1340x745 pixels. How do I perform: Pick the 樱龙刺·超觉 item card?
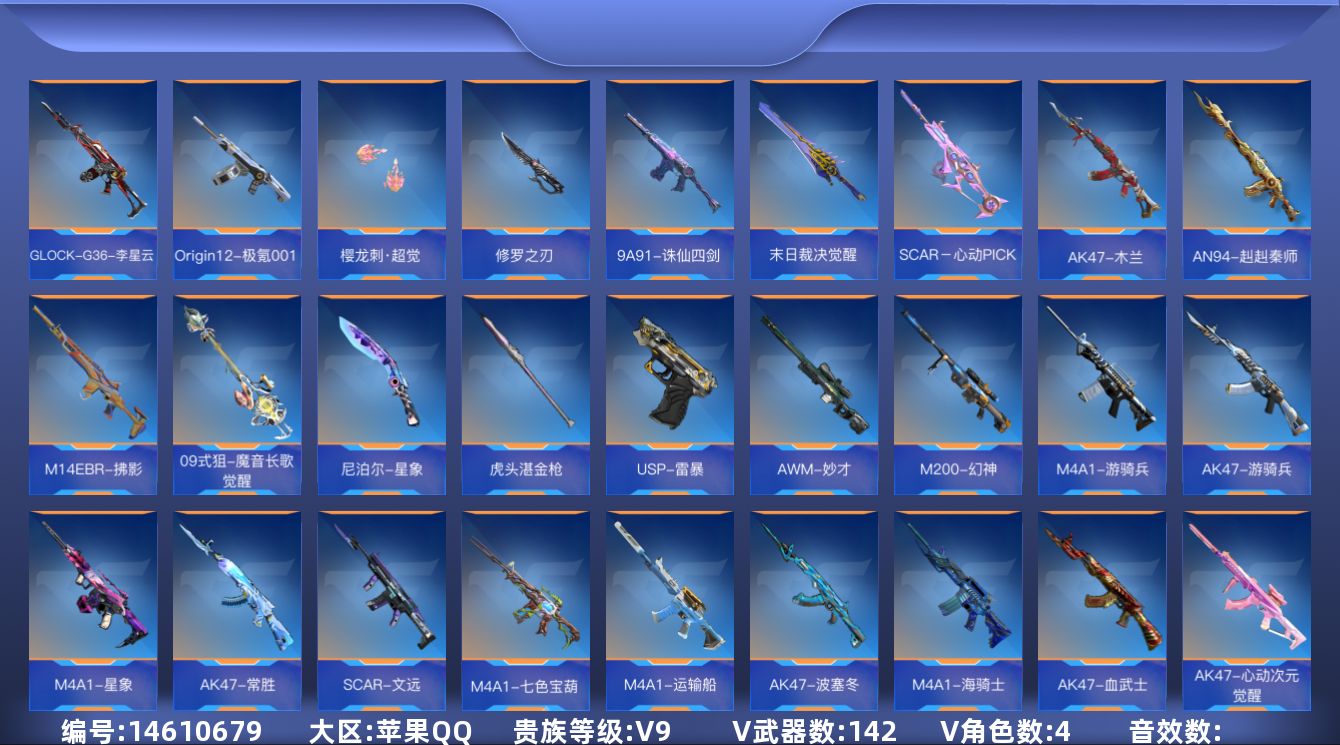pyautogui.click(x=381, y=177)
